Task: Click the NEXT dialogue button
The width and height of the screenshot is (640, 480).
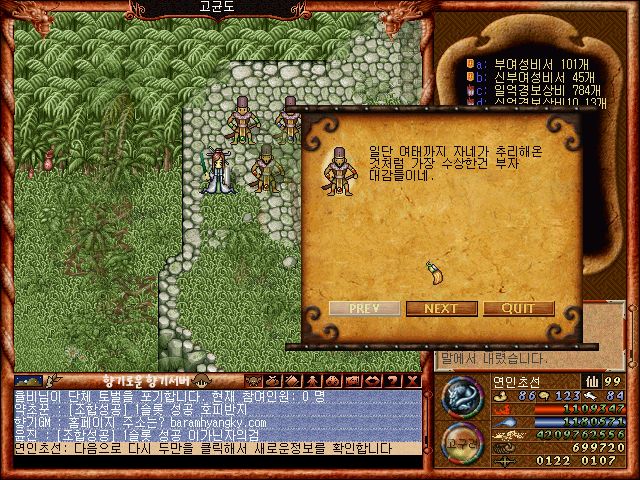Action: pos(441,308)
